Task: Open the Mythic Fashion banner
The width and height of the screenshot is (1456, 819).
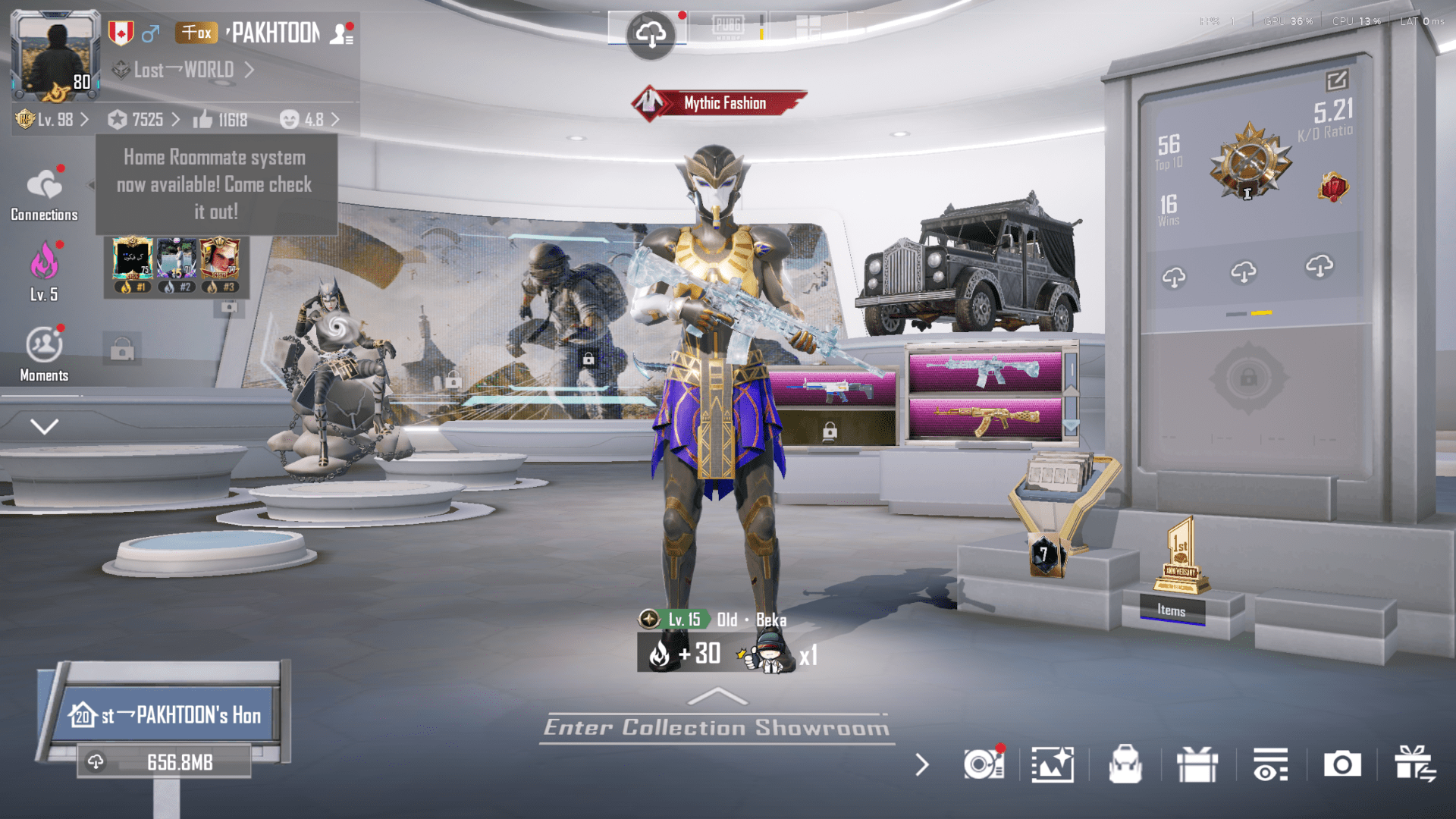Action: coord(719,102)
